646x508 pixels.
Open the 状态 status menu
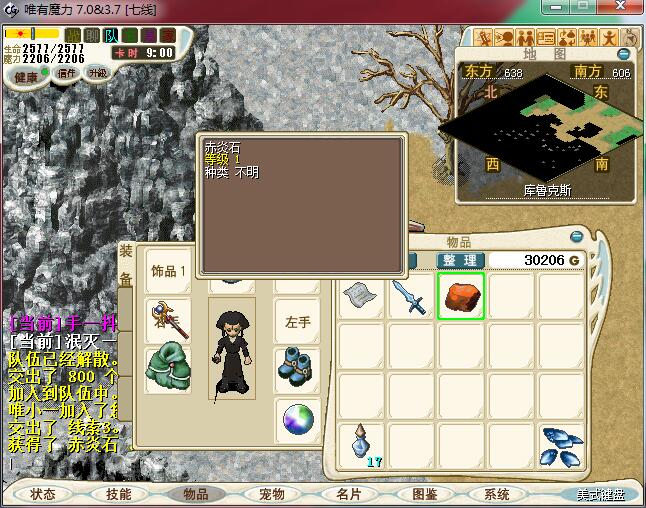pyautogui.click(x=43, y=494)
